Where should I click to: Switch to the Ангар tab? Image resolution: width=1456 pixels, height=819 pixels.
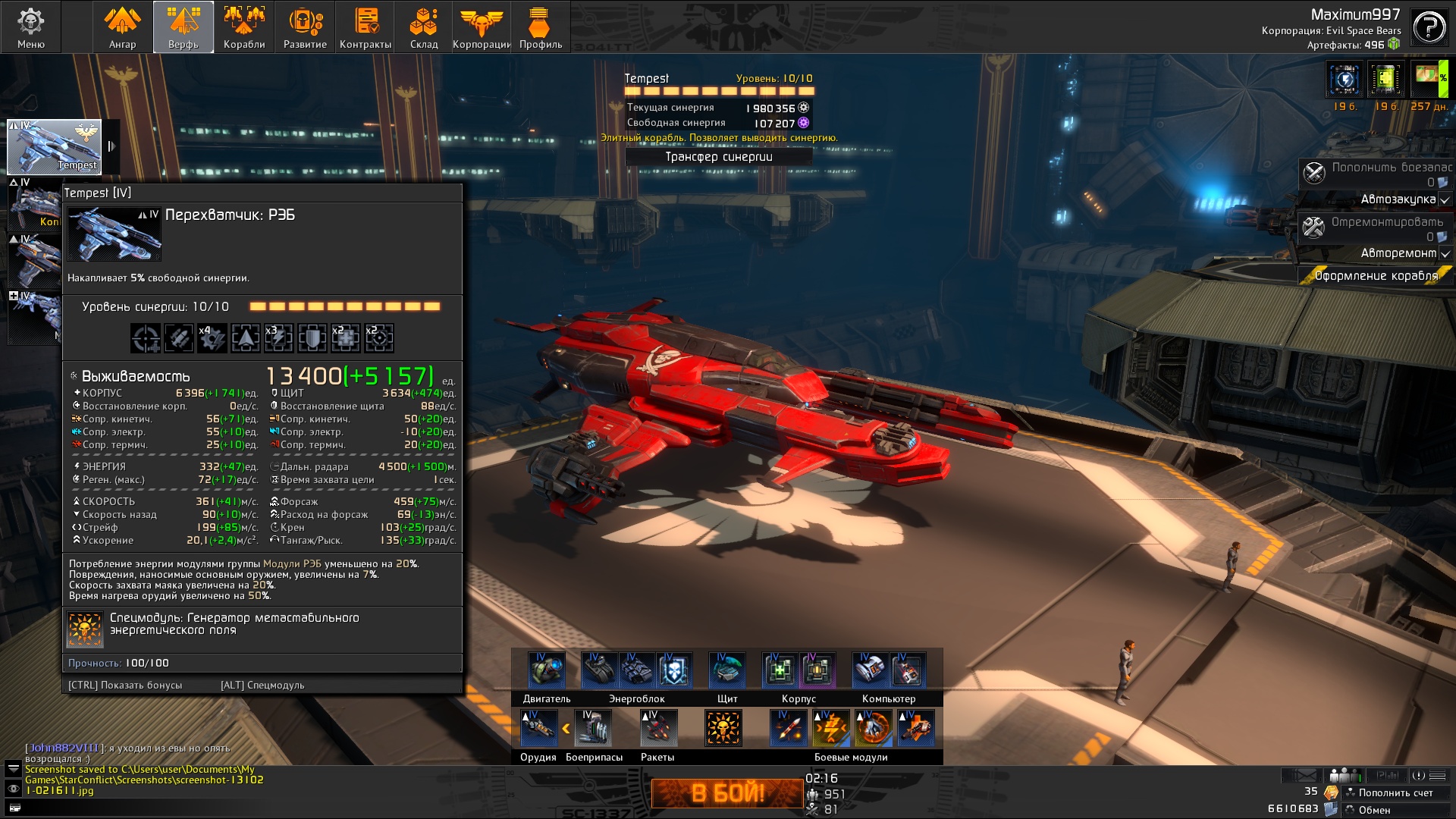point(122,27)
